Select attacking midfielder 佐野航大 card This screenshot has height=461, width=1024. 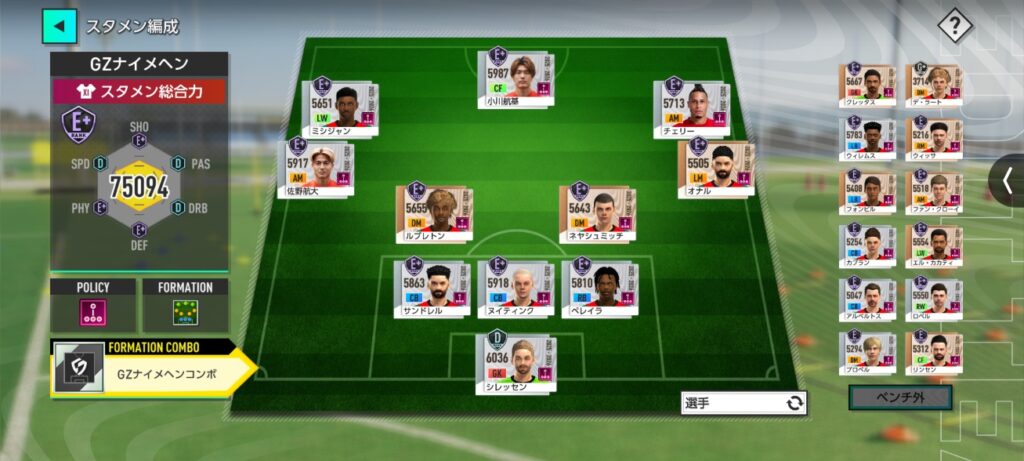click(x=315, y=168)
